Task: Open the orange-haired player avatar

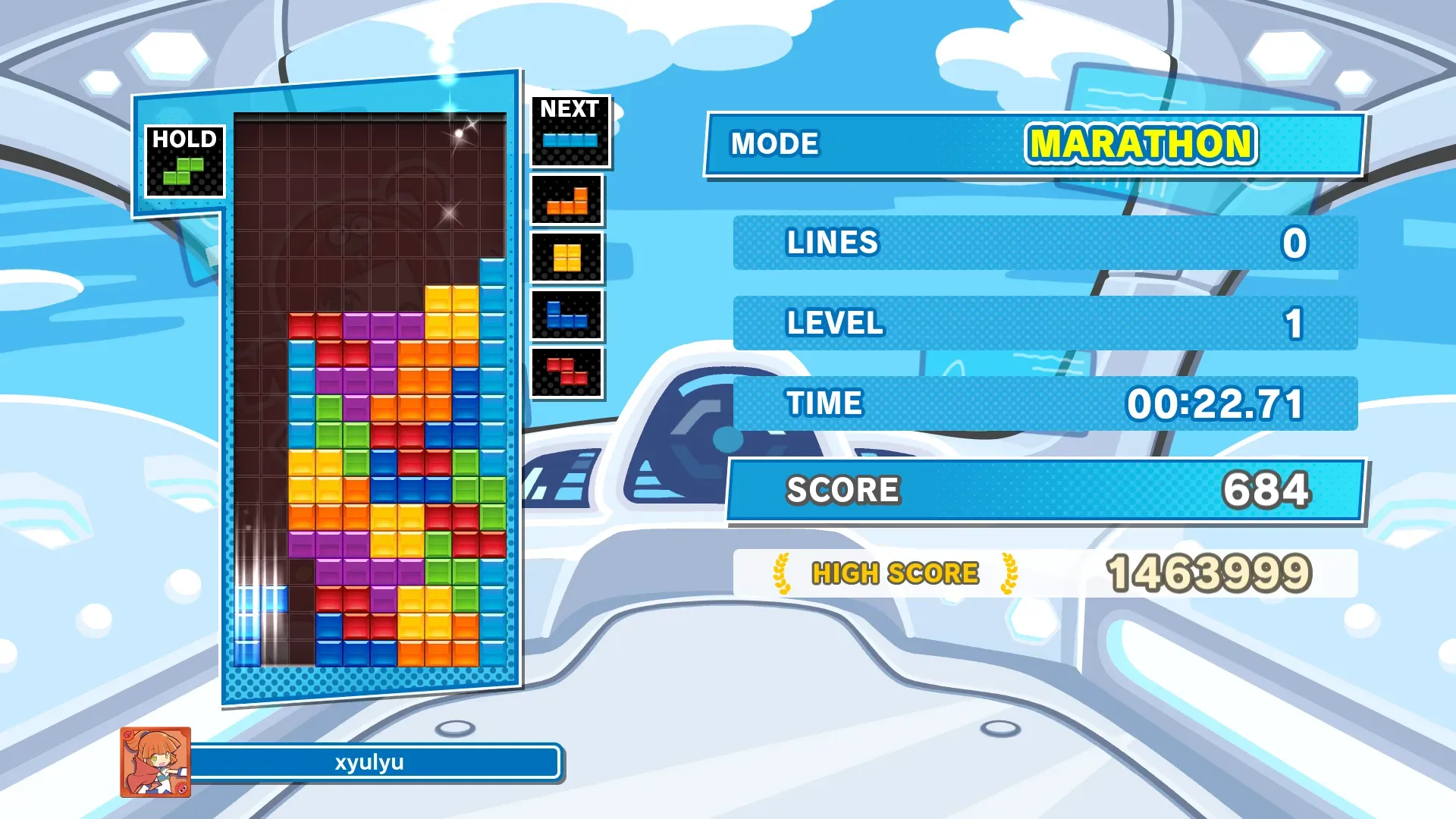Action: point(155,762)
